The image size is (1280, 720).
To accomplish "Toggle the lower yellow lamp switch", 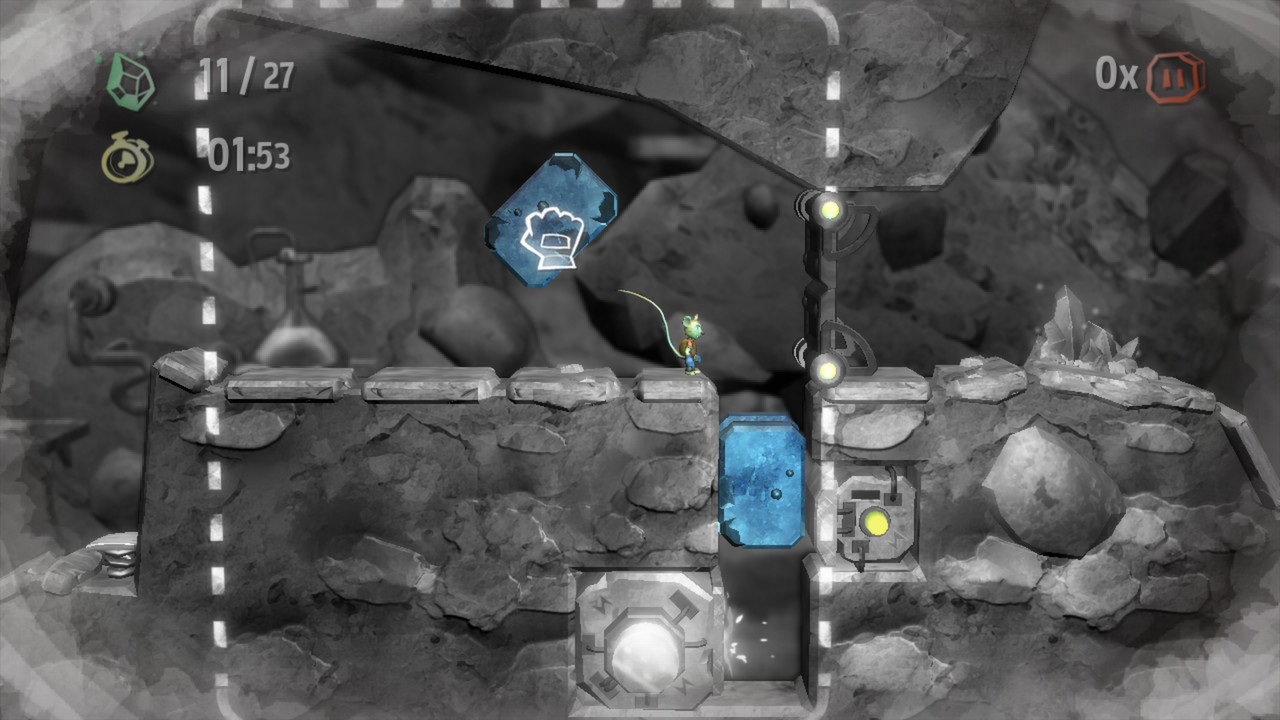I will [x=825, y=370].
